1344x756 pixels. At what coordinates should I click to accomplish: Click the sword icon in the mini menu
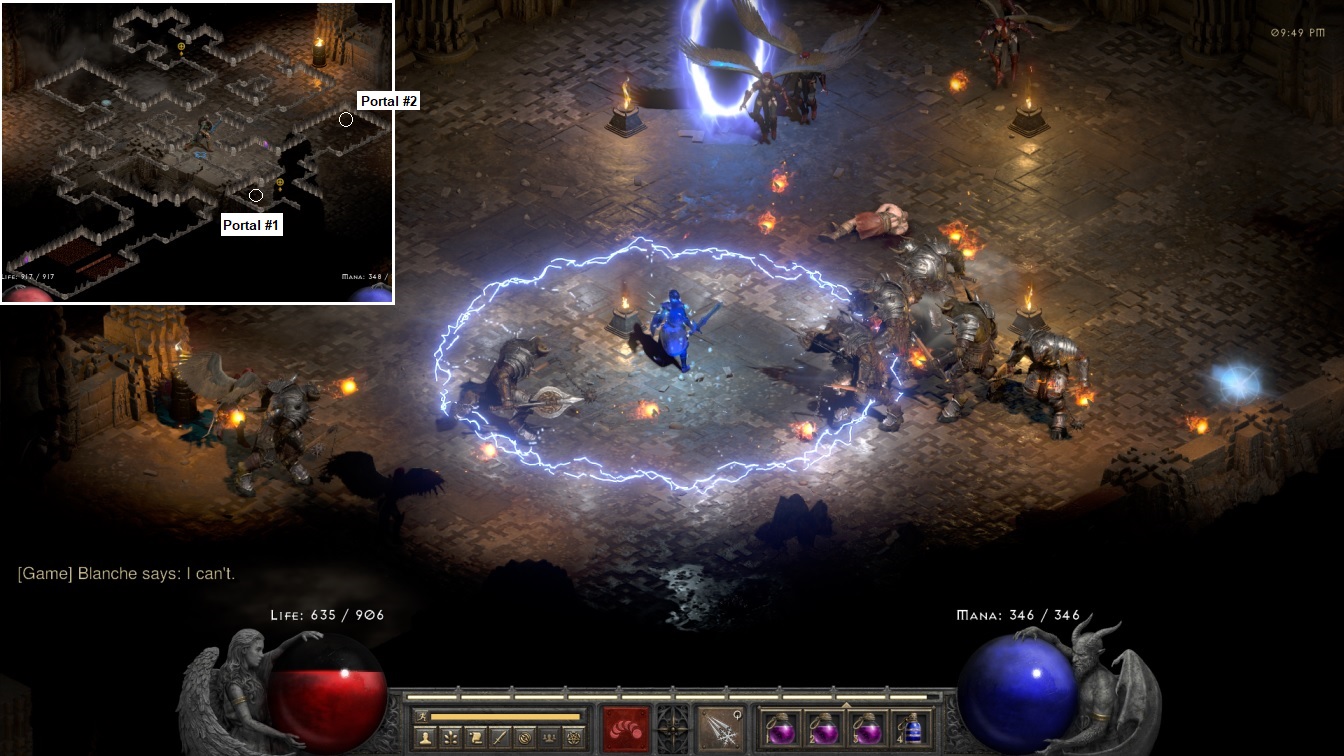click(x=501, y=737)
